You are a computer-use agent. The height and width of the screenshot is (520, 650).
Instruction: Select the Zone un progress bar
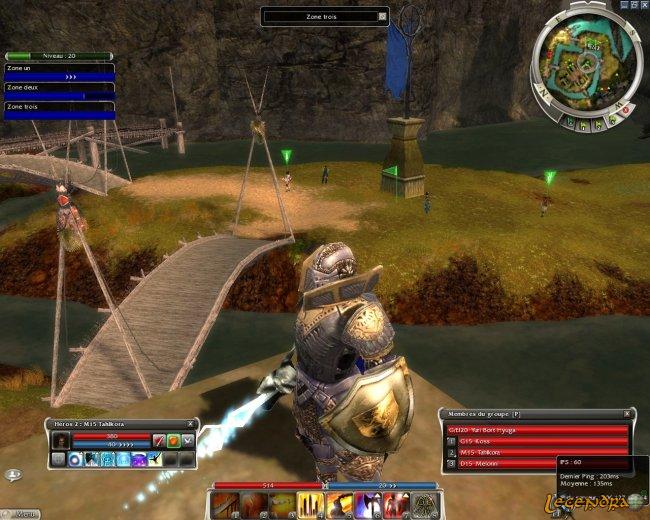point(58,75)
